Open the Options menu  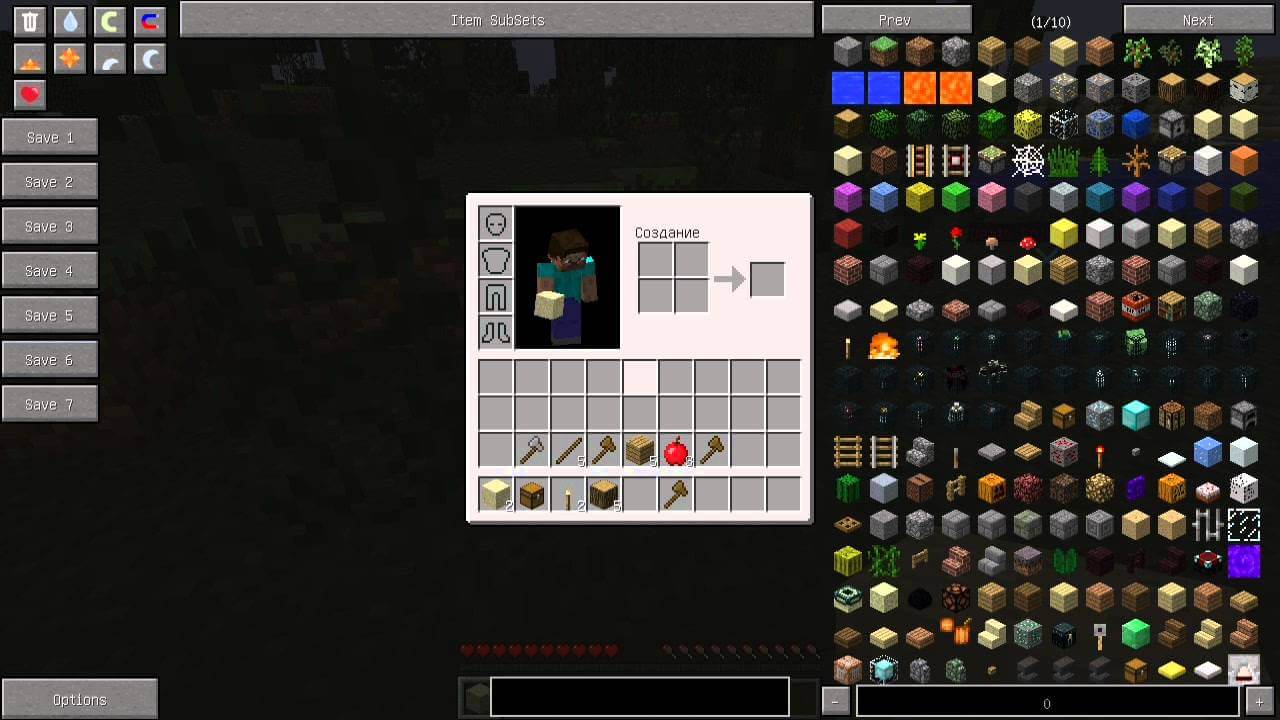(x=80, y=700)
